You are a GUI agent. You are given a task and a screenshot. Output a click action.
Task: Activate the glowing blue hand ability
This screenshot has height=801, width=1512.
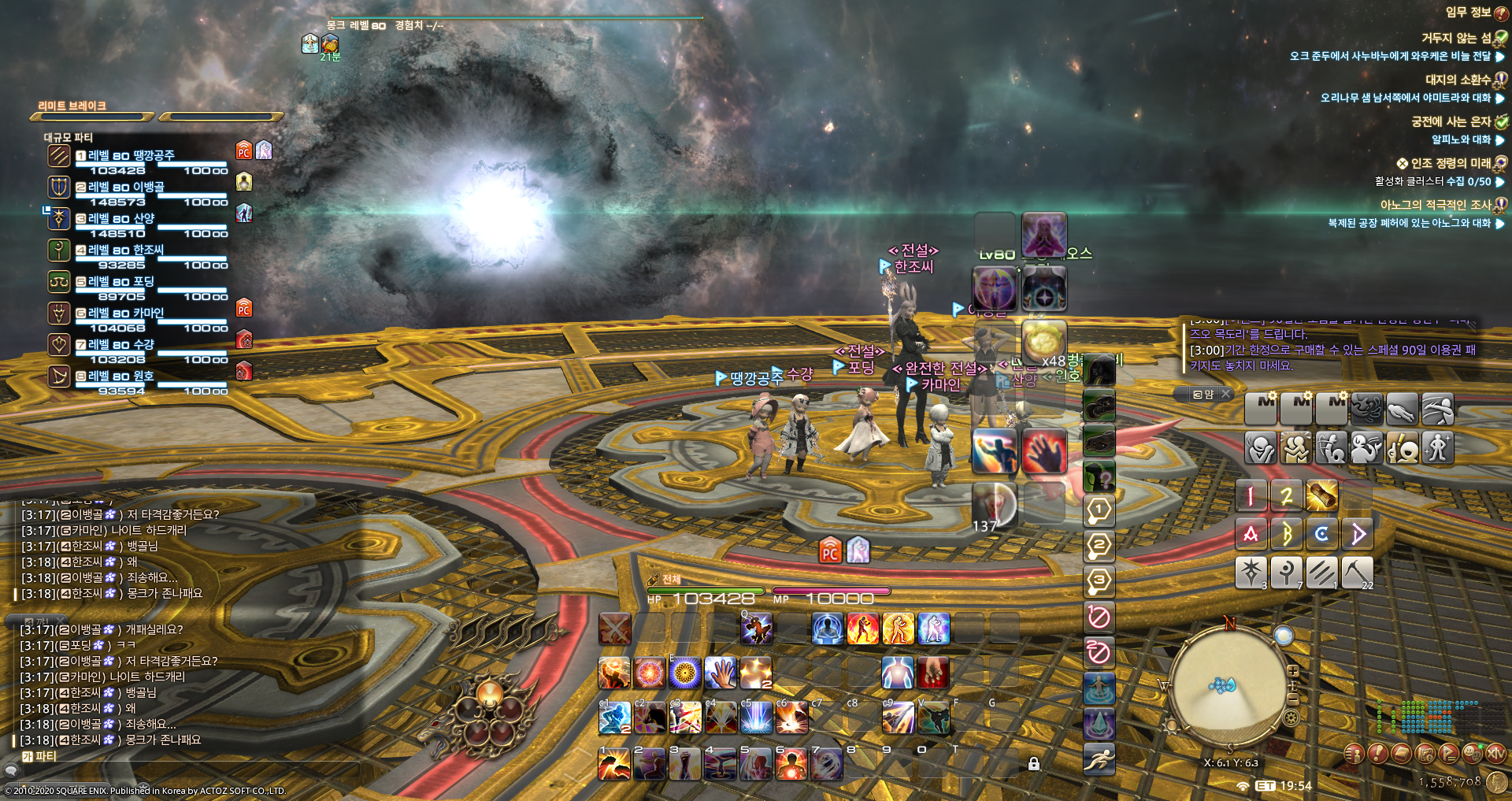720,673
